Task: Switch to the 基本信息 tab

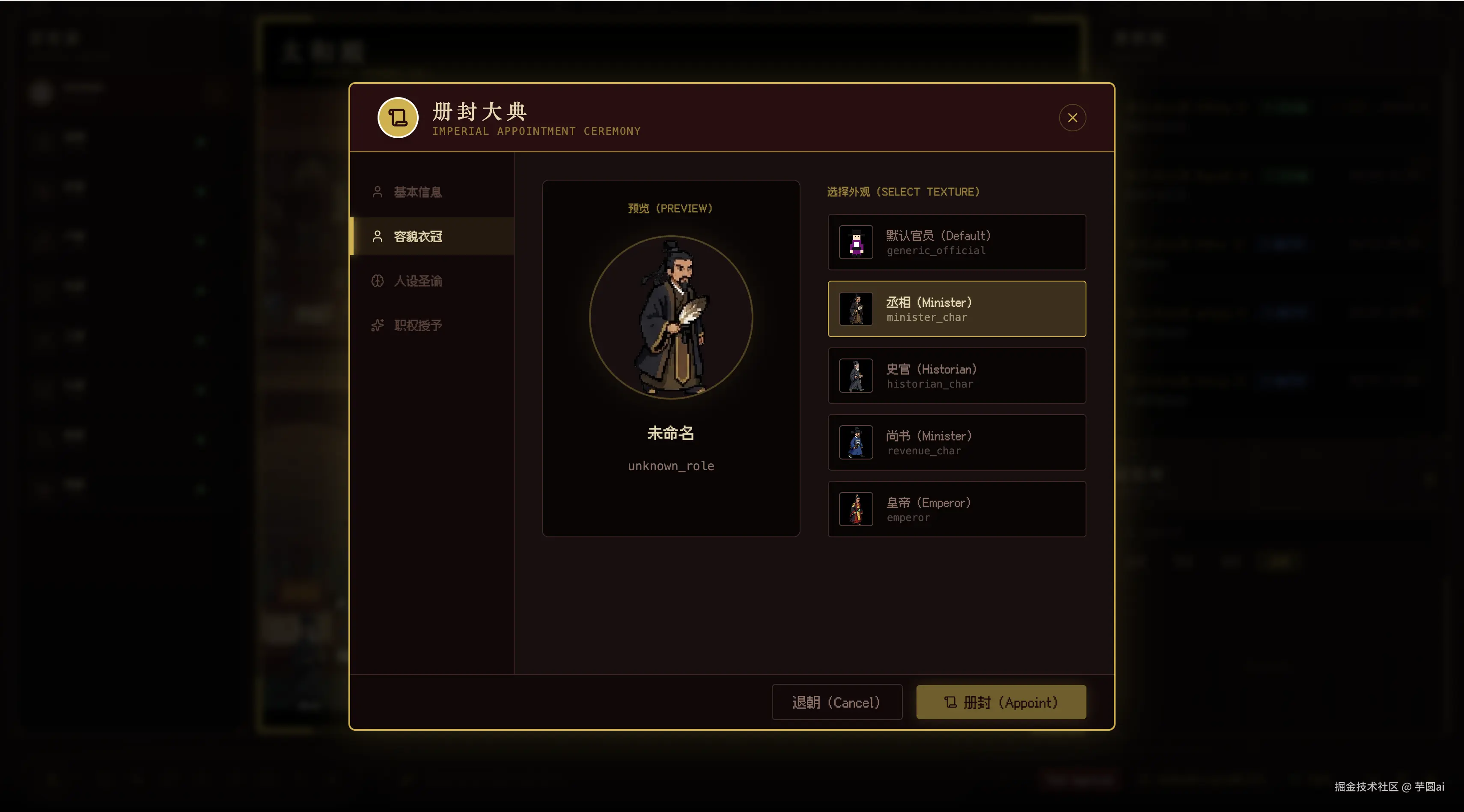Action: pos(418,192)
